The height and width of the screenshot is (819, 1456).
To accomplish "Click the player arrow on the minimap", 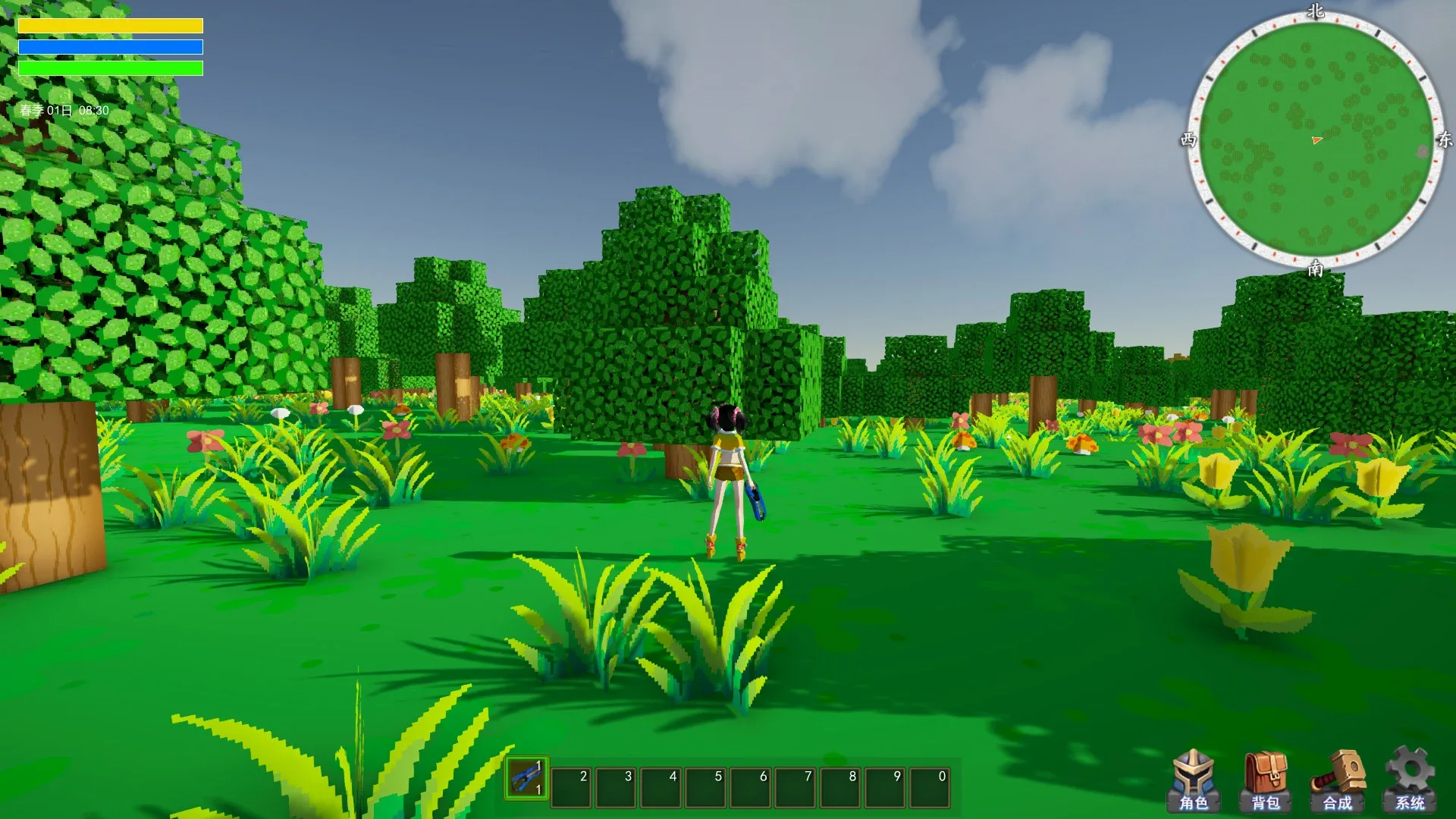I will (1317, 140).
